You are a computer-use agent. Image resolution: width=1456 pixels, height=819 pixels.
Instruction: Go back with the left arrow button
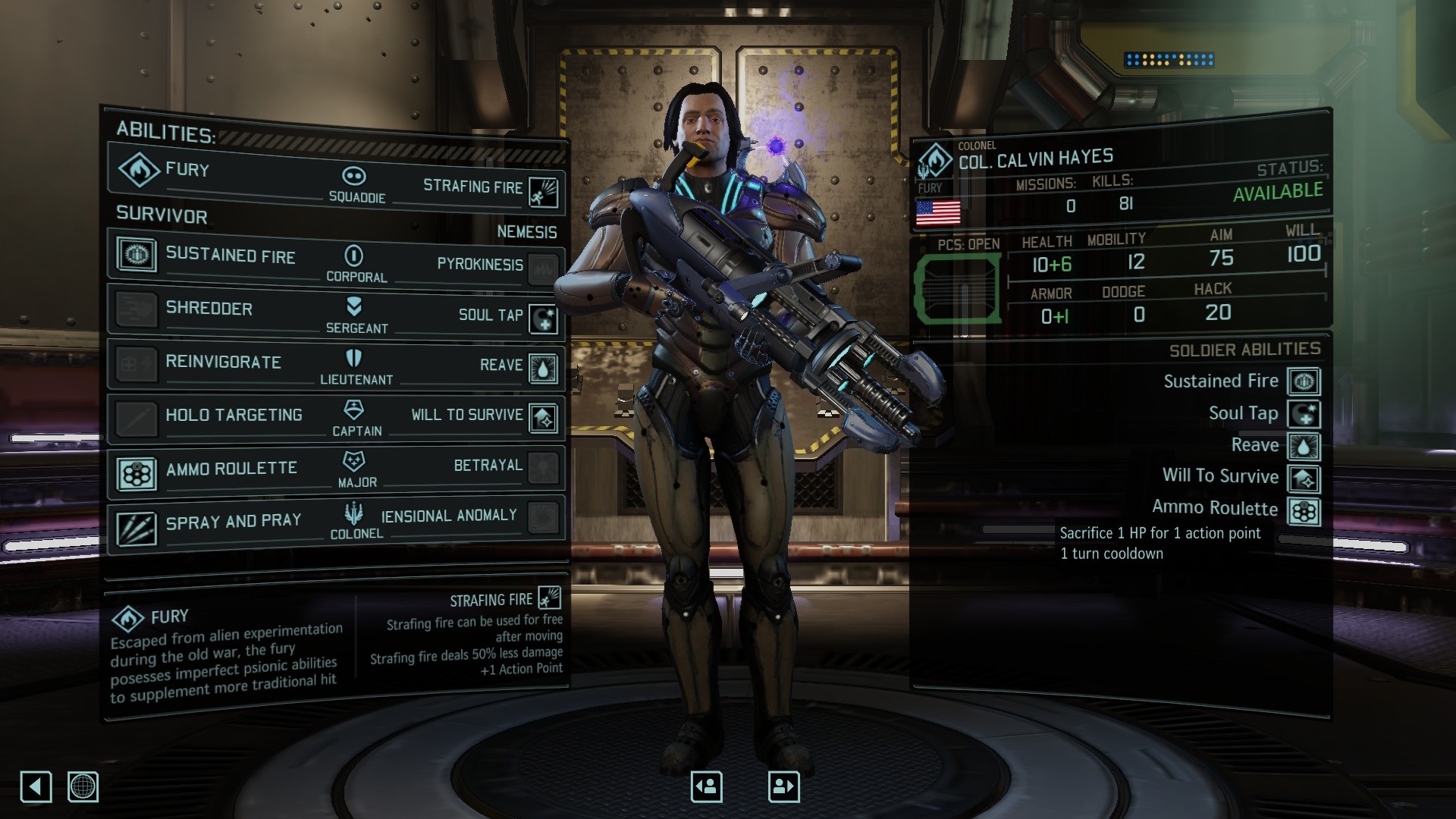36,786
